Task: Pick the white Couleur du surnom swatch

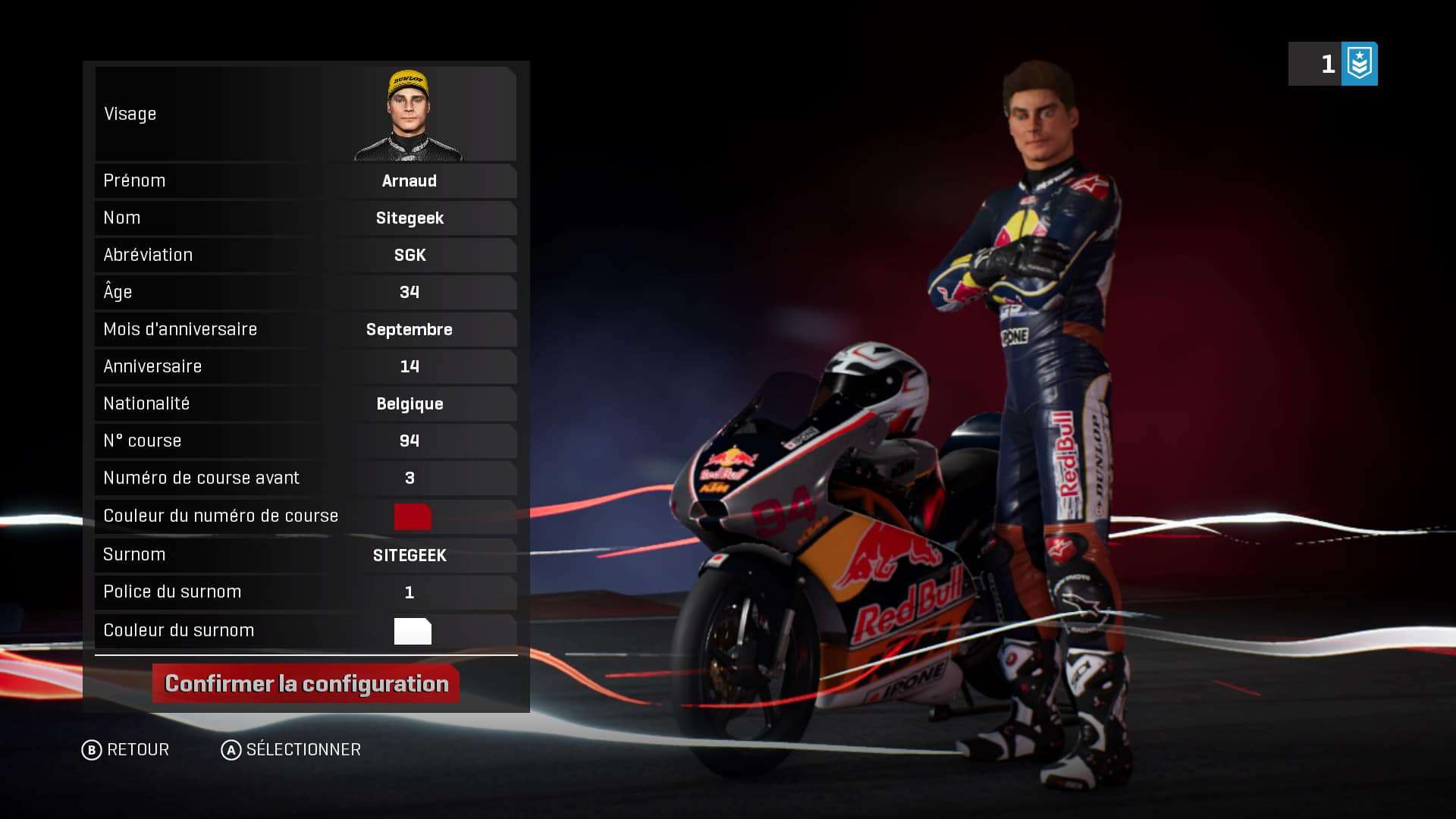Action: point(413,631)
